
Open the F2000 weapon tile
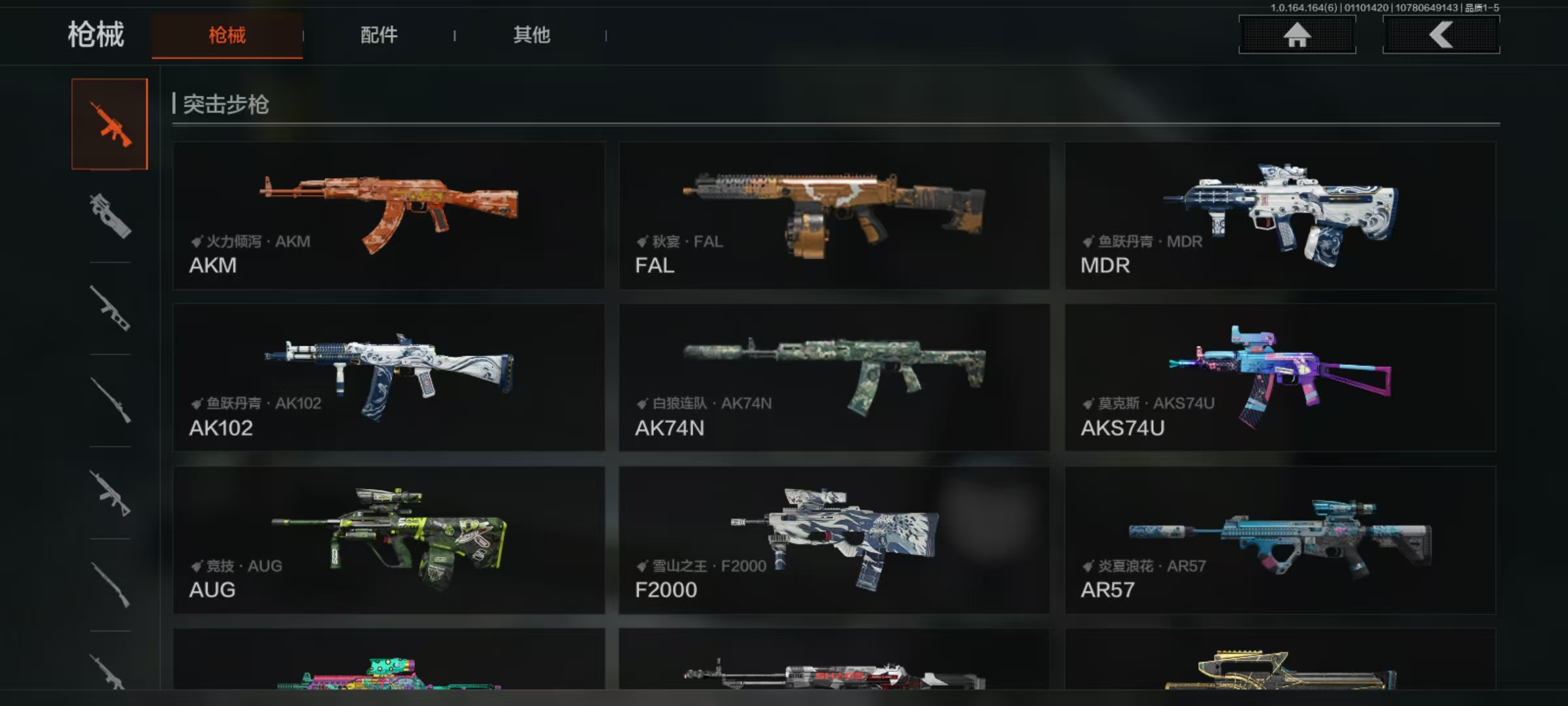(x=834, y=539)
